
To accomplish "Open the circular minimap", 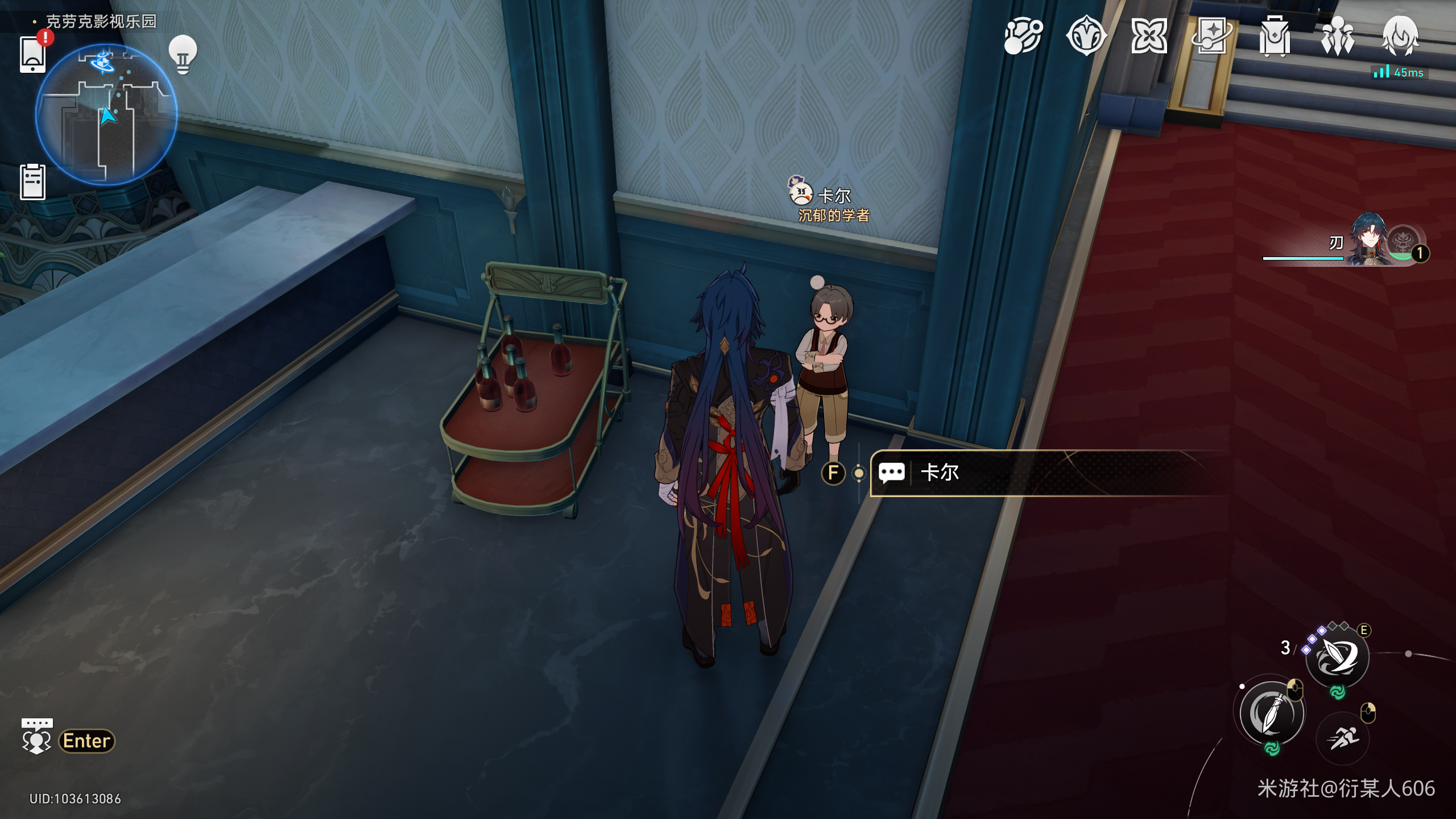I will pyautogui.click(x=106, y=115).
